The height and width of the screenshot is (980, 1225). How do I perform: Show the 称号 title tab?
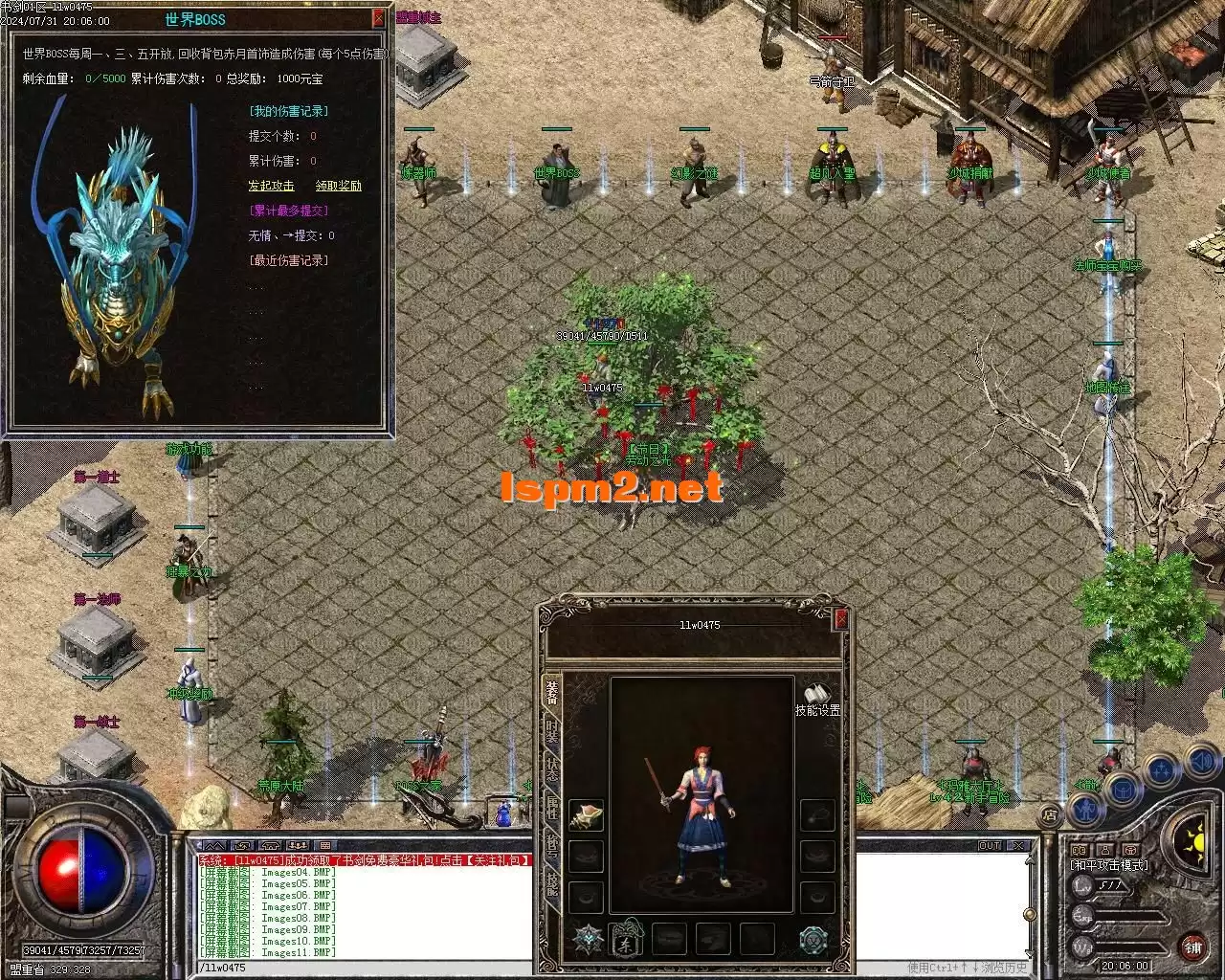tap(552, 846)
